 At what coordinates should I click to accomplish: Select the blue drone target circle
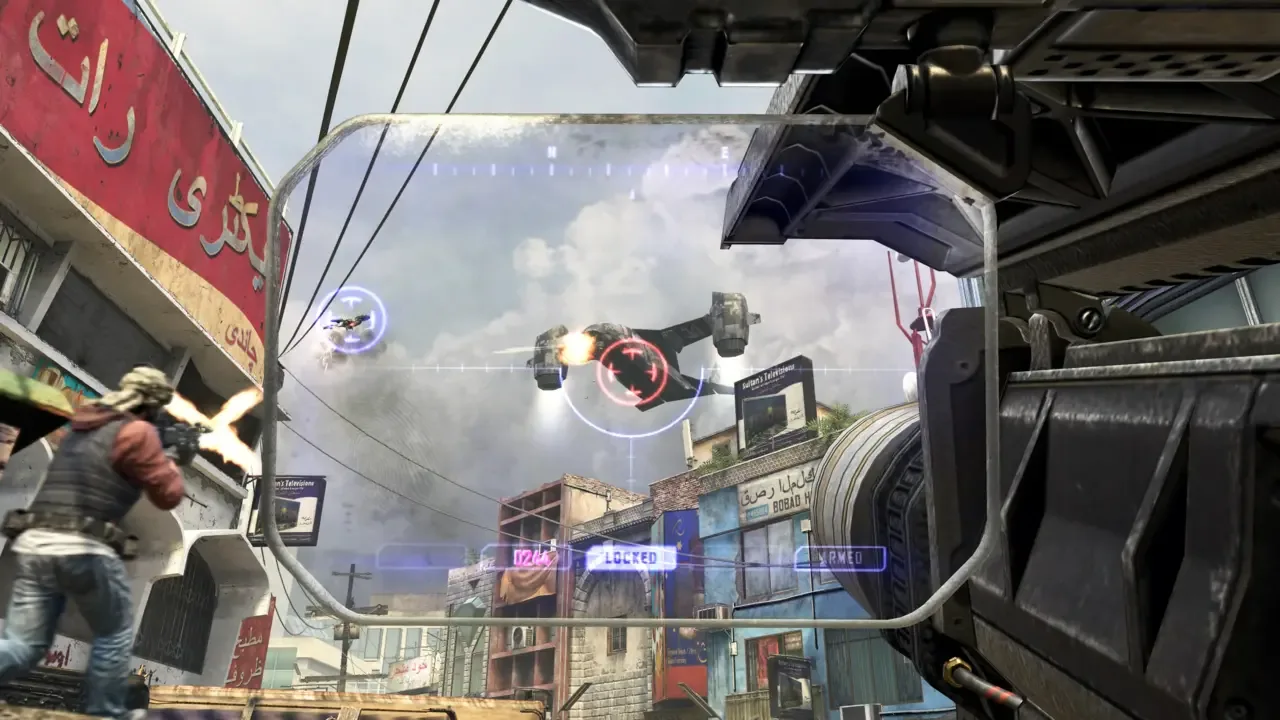pyautogui.click(x=352, y=318)
